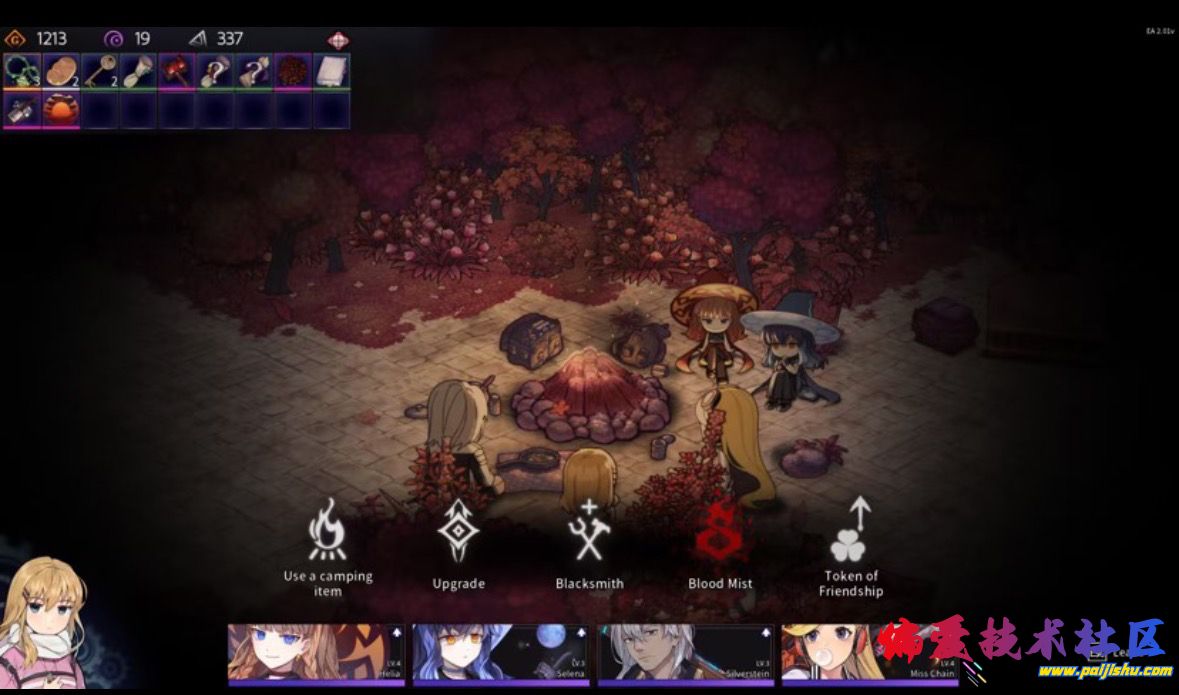Choose Silverstein's character card
1179x695 pixels.
click(684, 653)
